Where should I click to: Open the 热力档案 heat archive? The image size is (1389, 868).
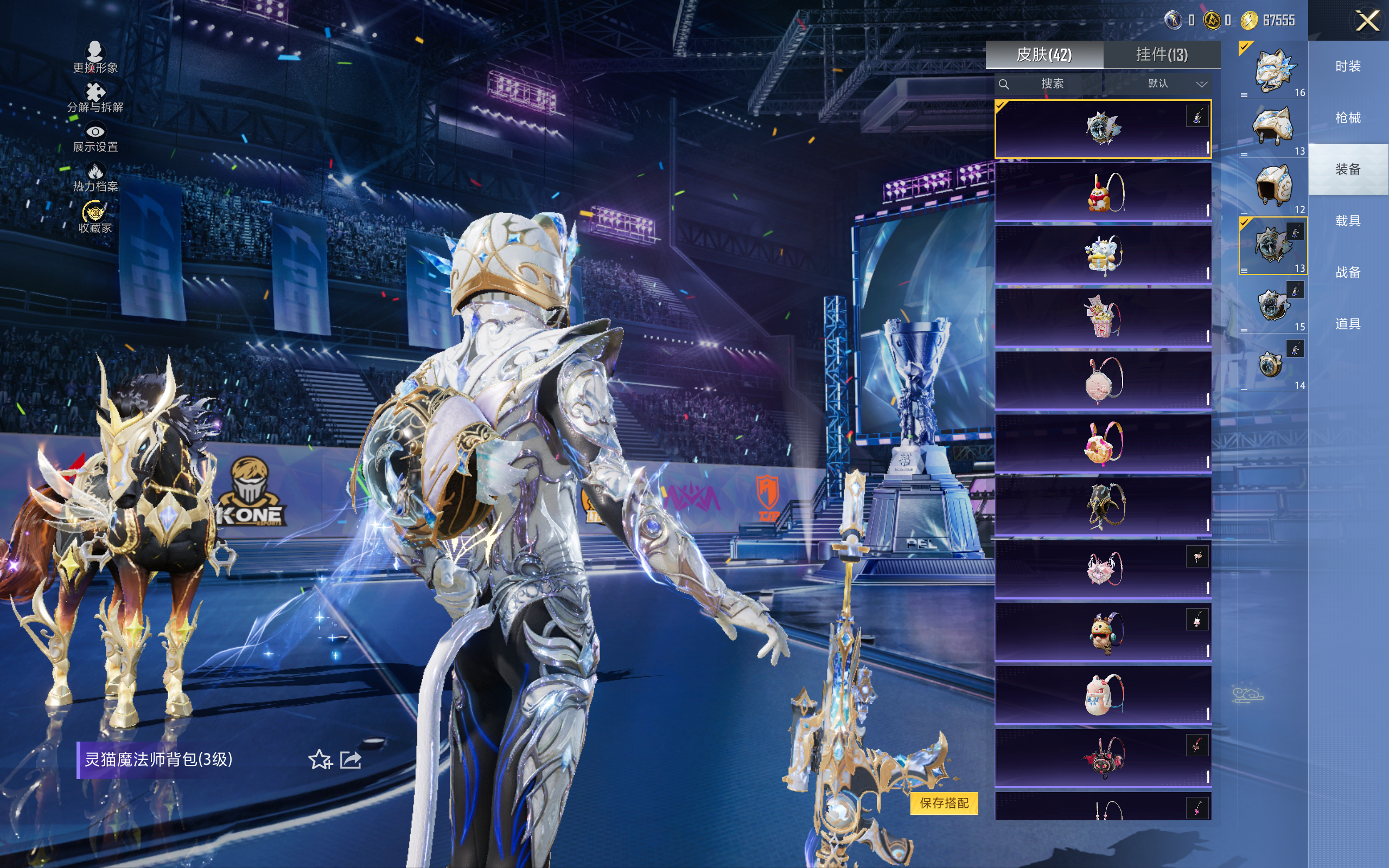coord(95,177)
